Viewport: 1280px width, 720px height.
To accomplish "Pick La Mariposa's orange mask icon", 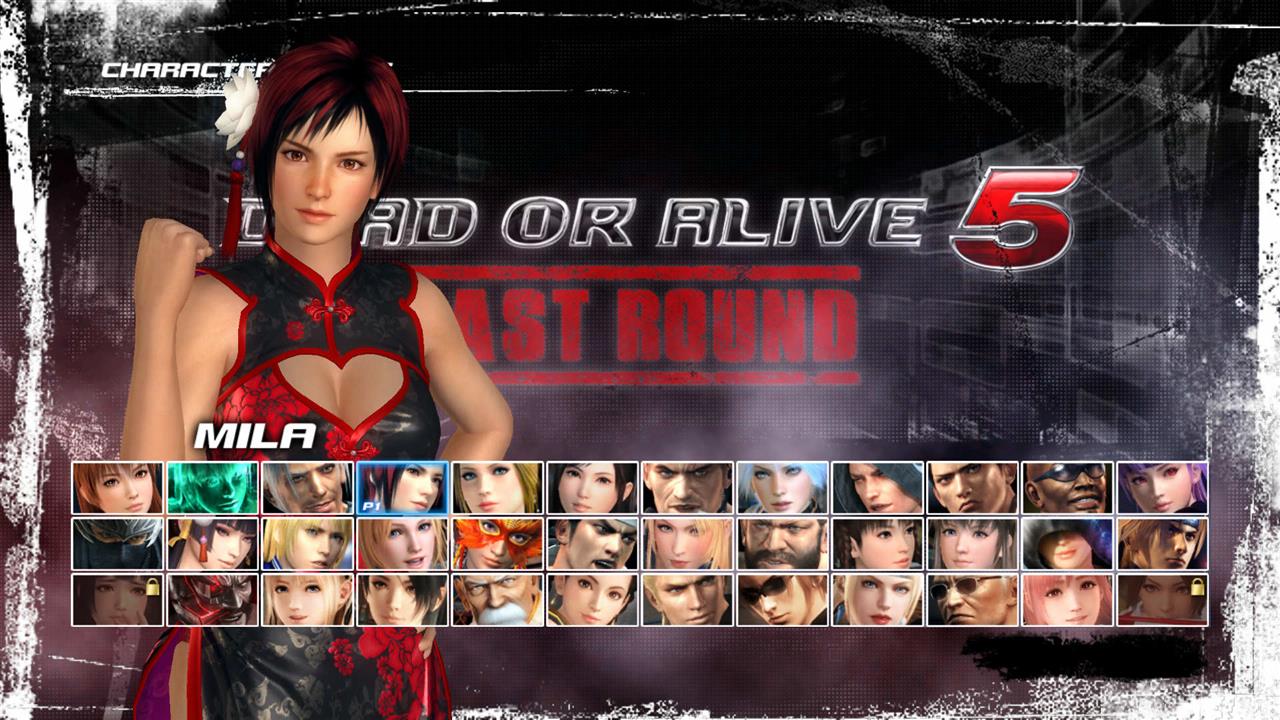I will coord(495,545).
